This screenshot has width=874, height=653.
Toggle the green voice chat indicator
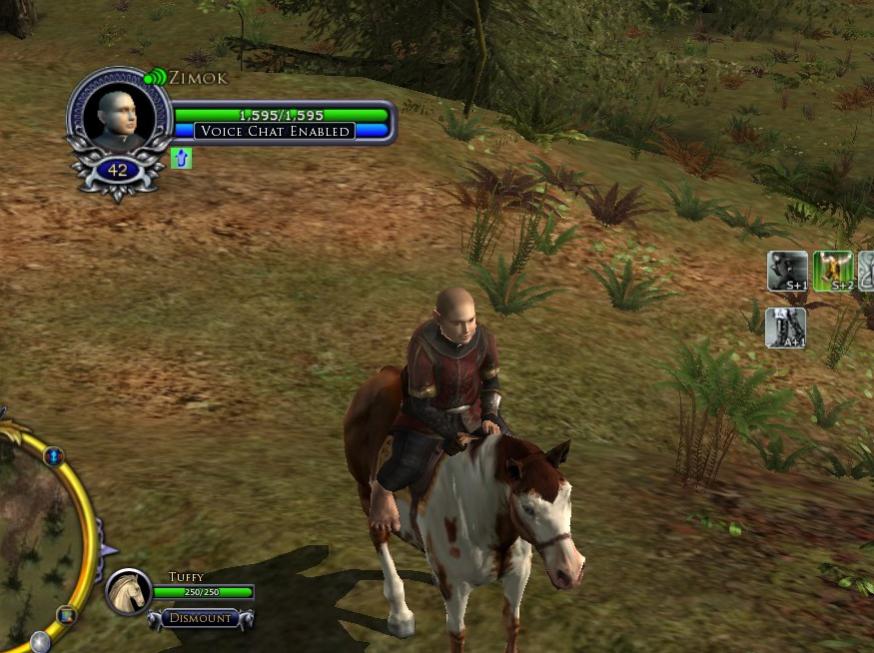click(x=155, y=77)
